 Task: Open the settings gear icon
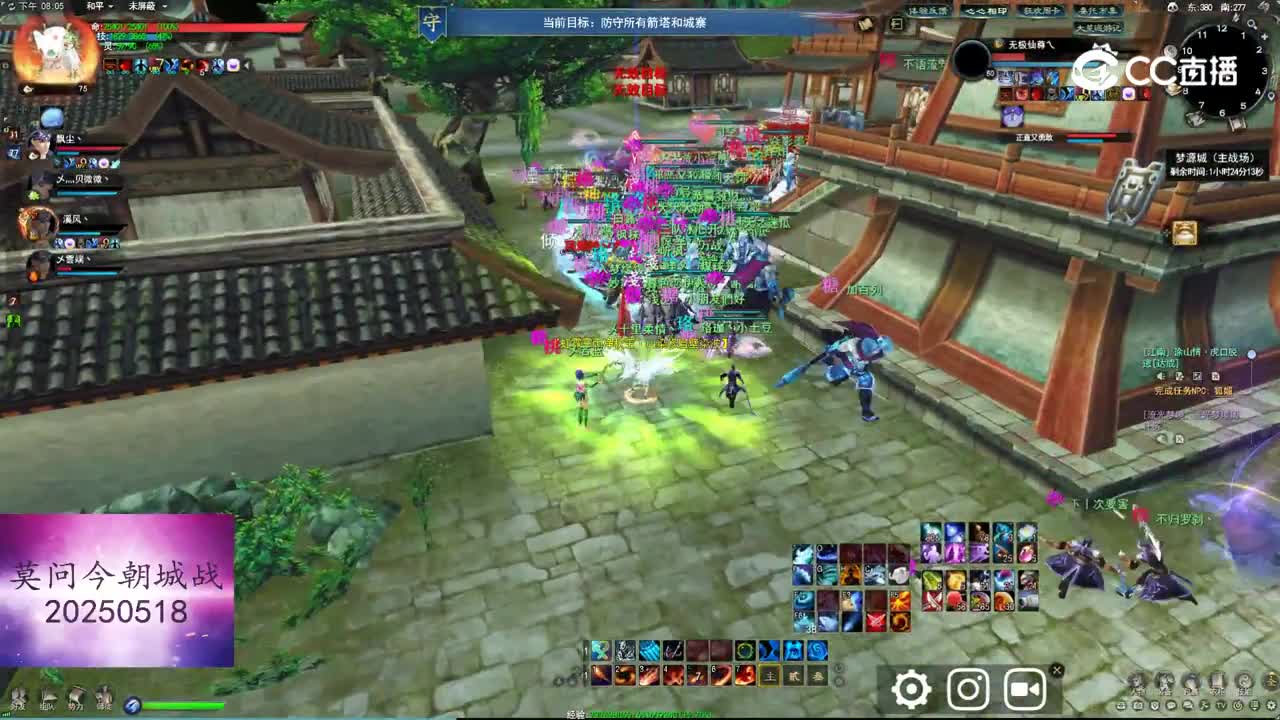click(910, 690)
